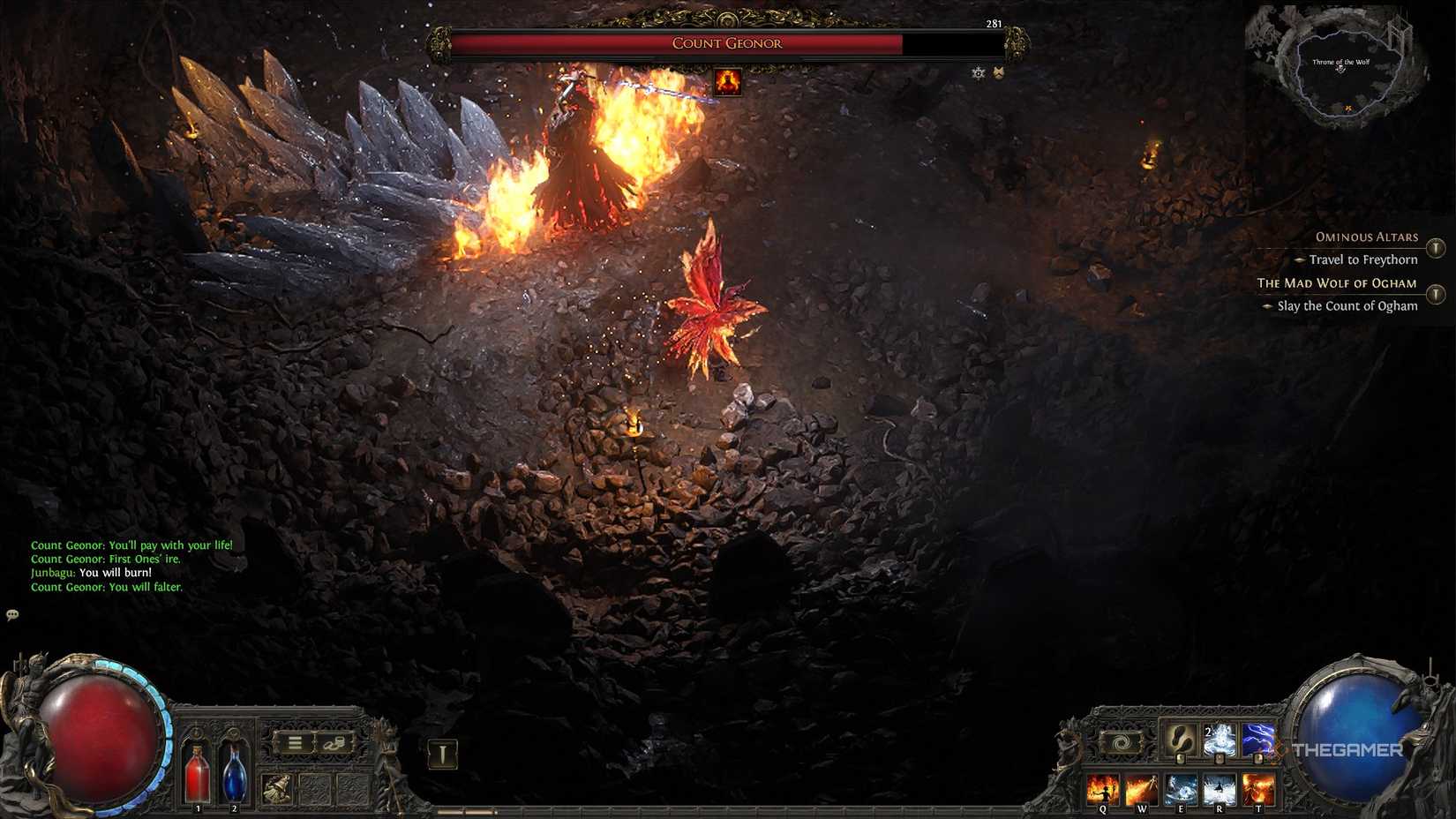Click the frost skill showing 2 charges
The height and width of the screenshot is (819, 1456).
click(1220, 740)
